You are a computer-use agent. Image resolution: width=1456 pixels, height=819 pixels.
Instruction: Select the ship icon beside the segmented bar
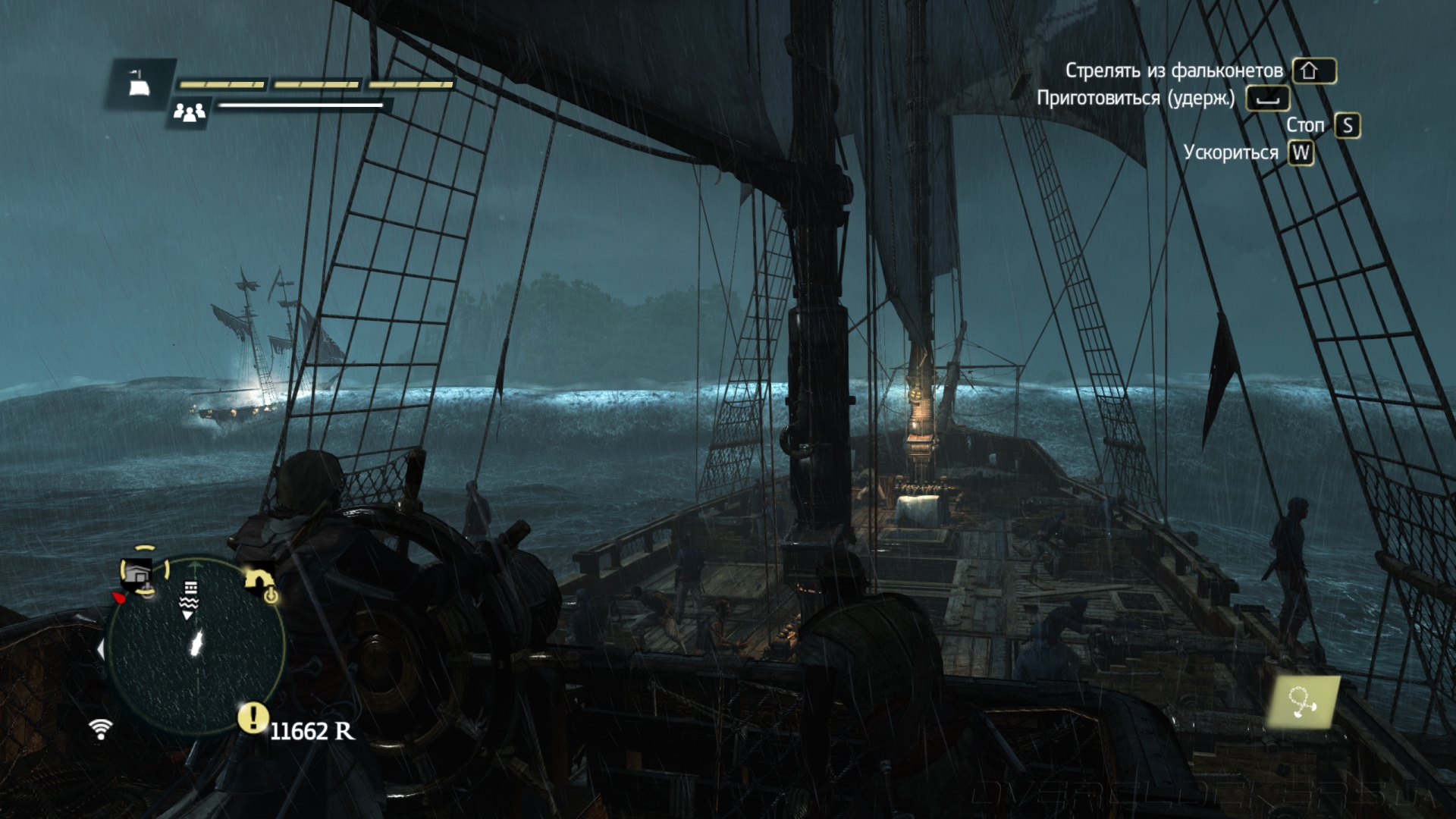(x=140, y=83)
